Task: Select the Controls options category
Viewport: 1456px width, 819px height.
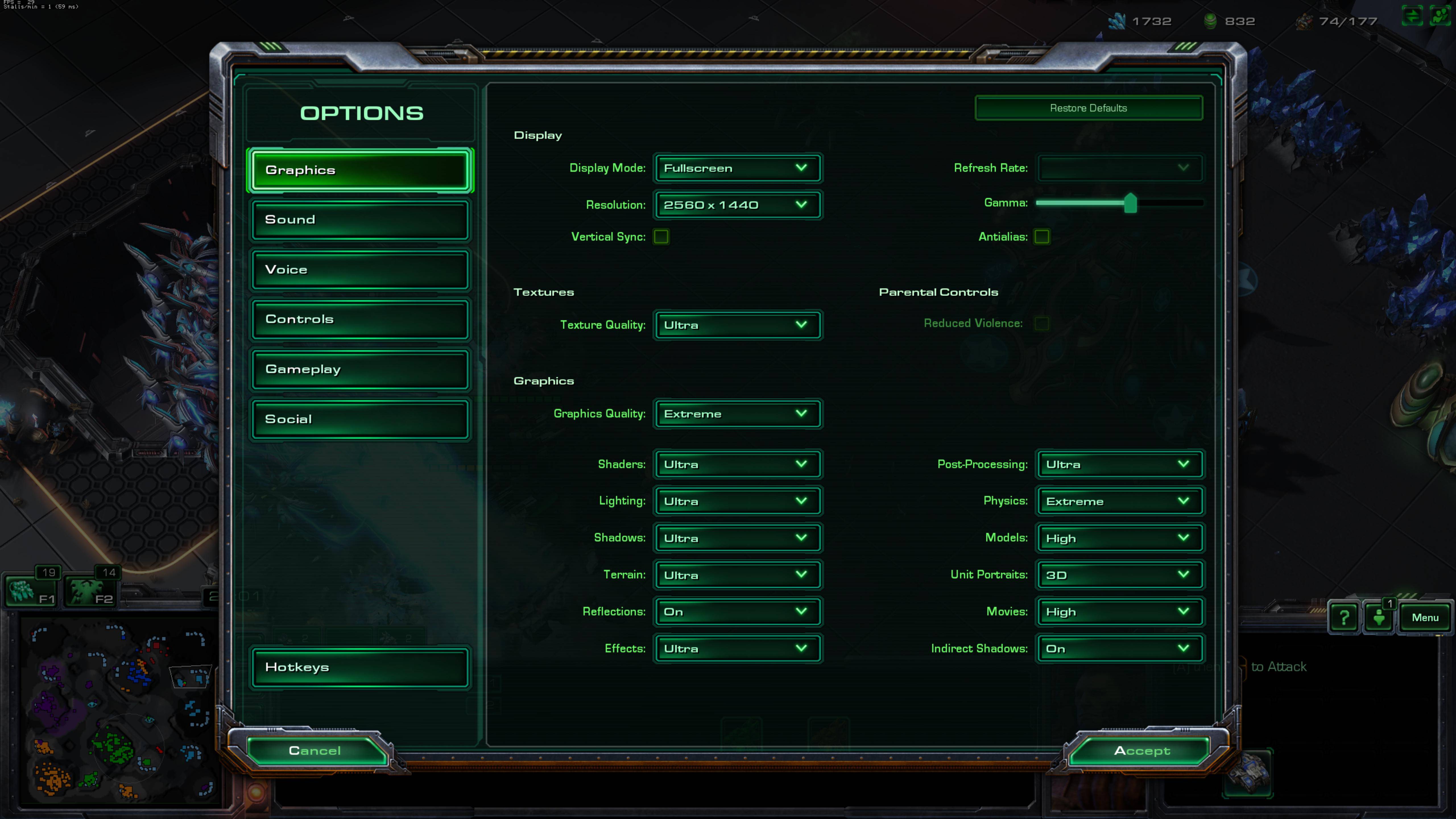Action: 360,319
